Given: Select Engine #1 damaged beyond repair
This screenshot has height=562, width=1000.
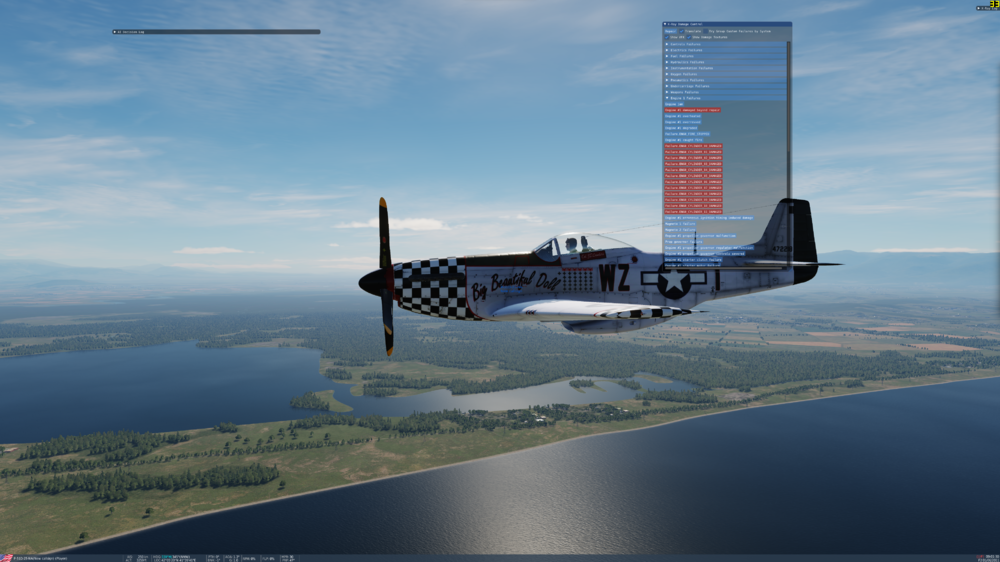Looking at the screenshot, I should tap(692, 110).
